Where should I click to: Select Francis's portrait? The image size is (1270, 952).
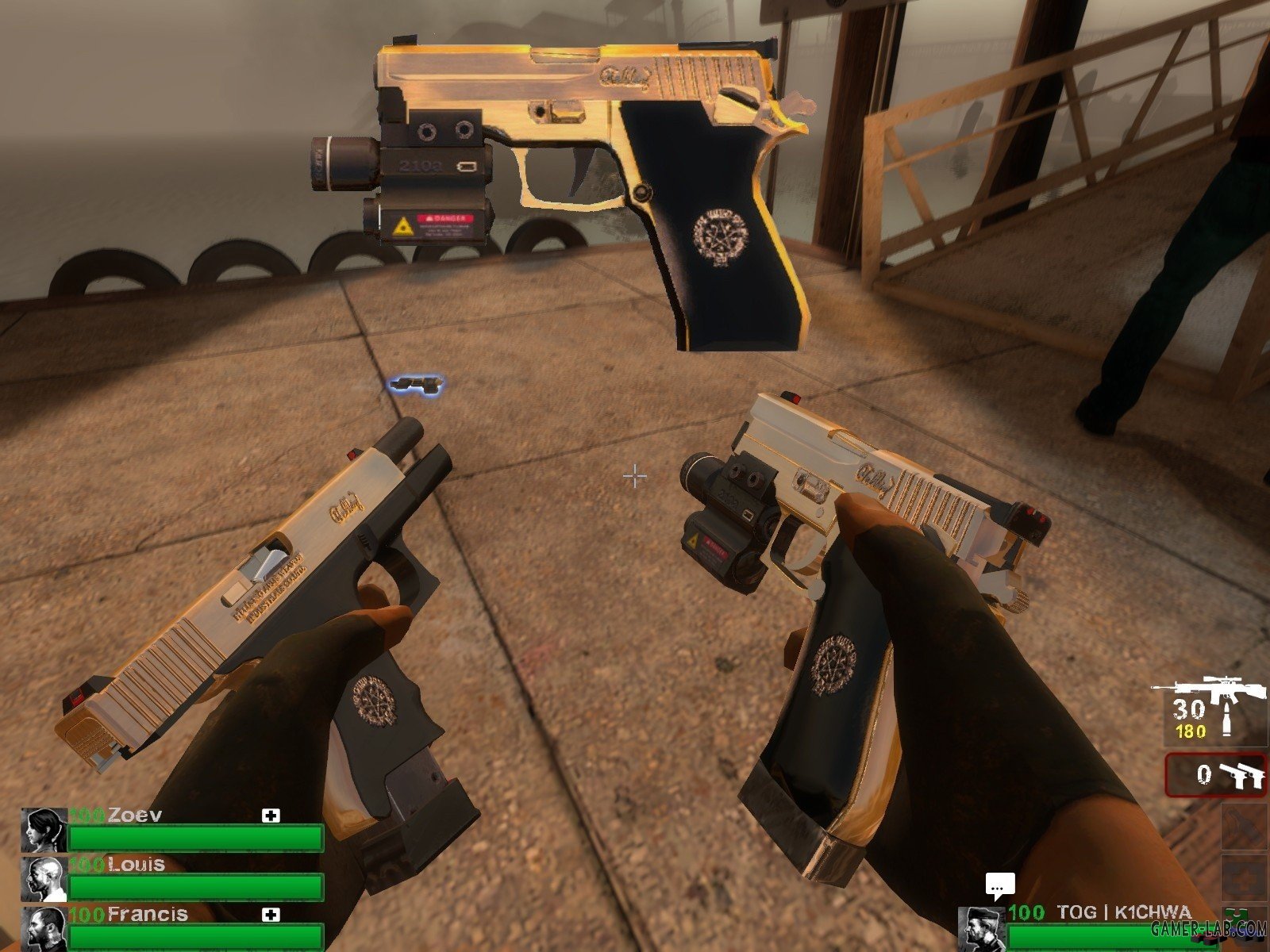pyautogui.click(x=44, y=928)
